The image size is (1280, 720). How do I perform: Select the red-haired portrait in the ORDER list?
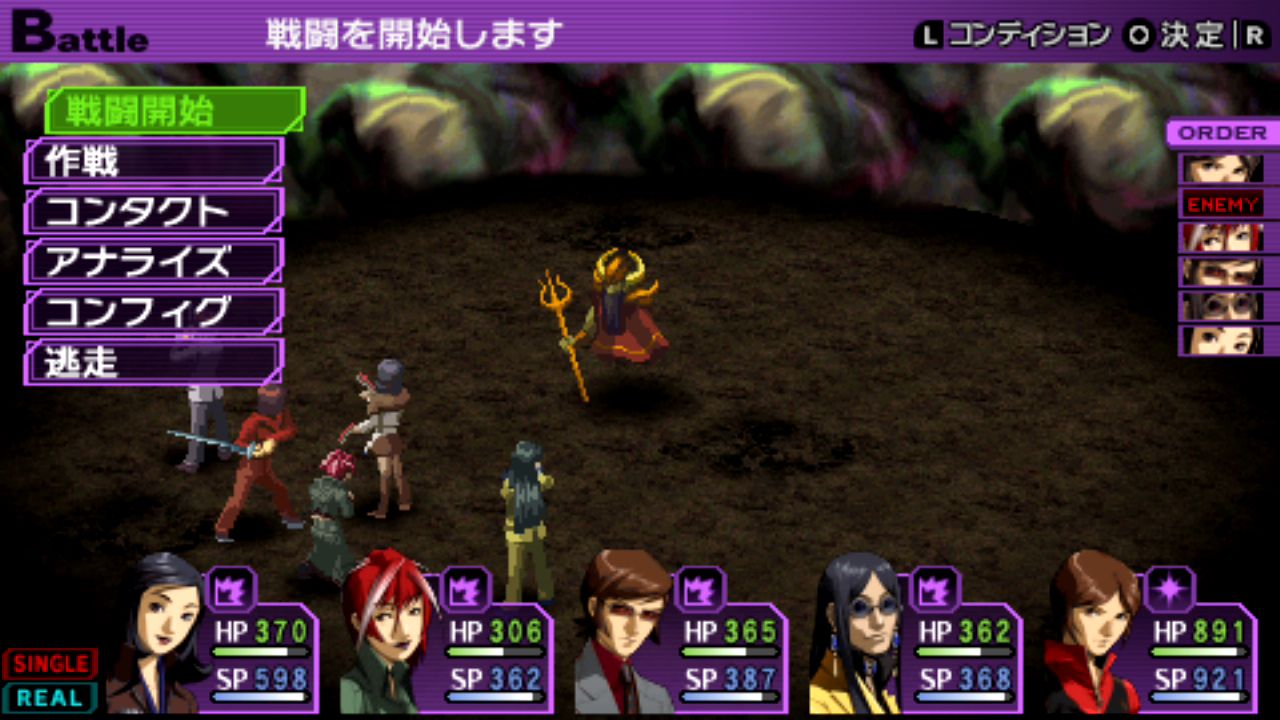tap(1222, 238)
